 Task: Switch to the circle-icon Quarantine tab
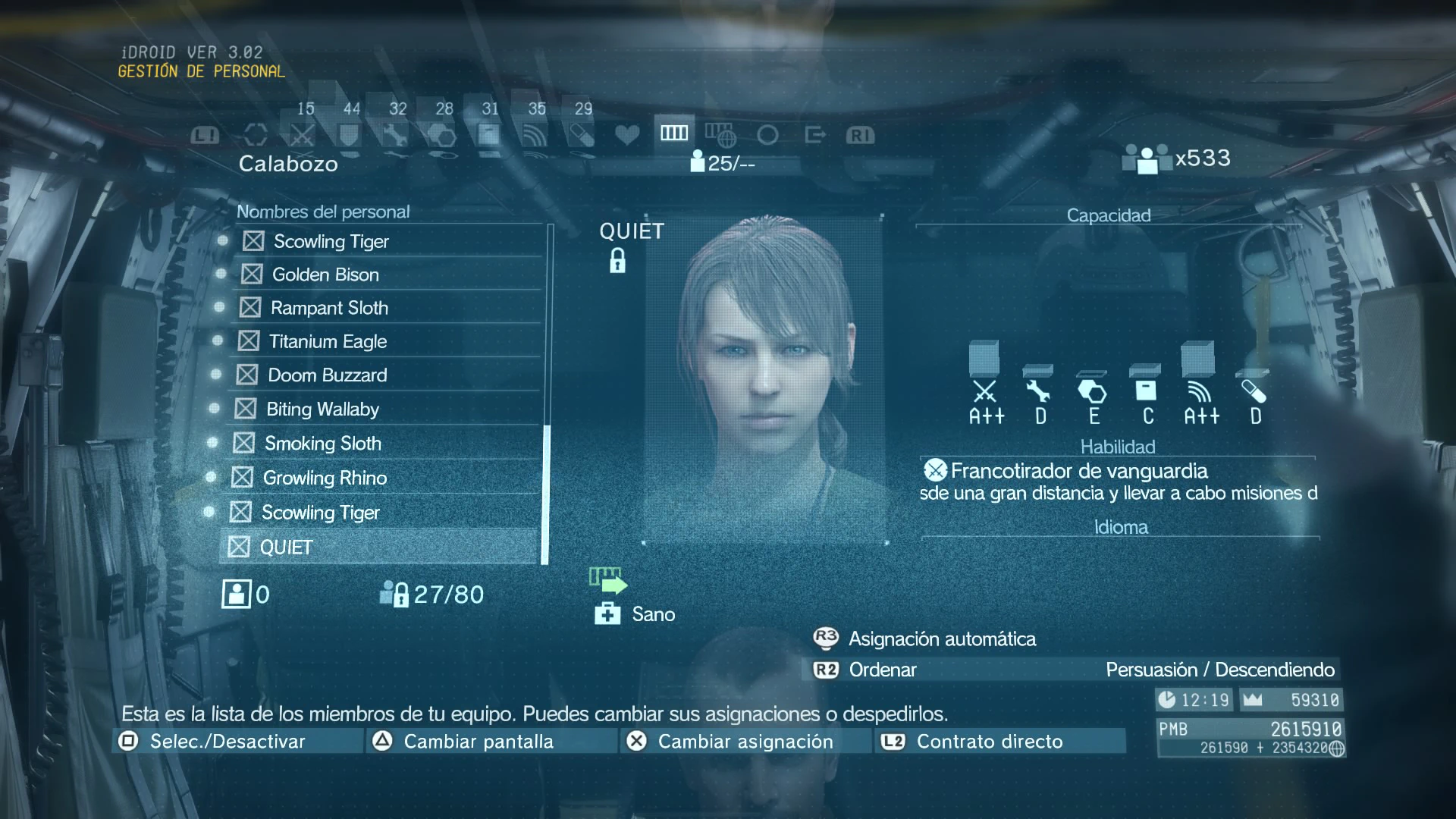767,135
